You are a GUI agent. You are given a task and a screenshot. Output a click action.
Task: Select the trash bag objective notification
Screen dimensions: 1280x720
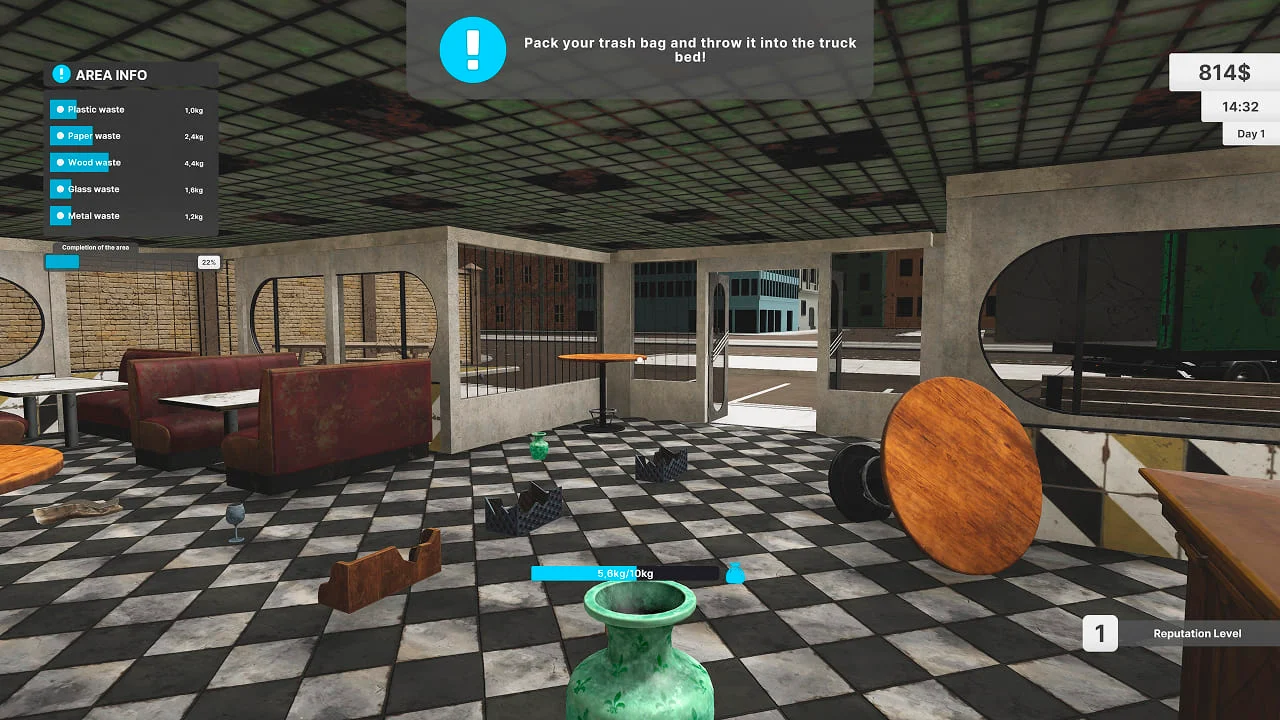[x=640, y=50]
